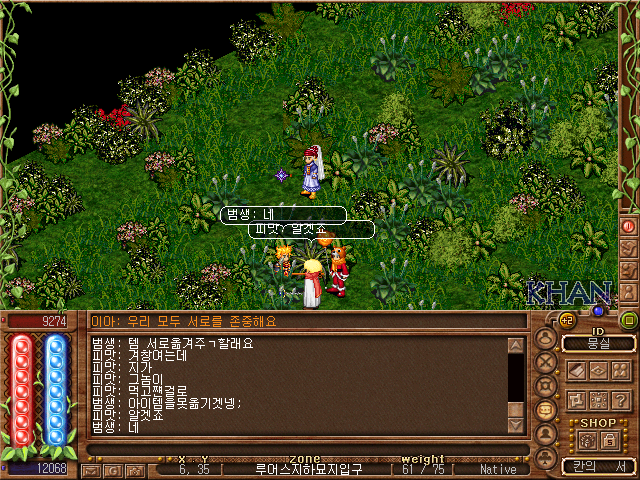Screen dimensions: 640x480
Task: Select the Native language indicator
Action: coord(498,469)
